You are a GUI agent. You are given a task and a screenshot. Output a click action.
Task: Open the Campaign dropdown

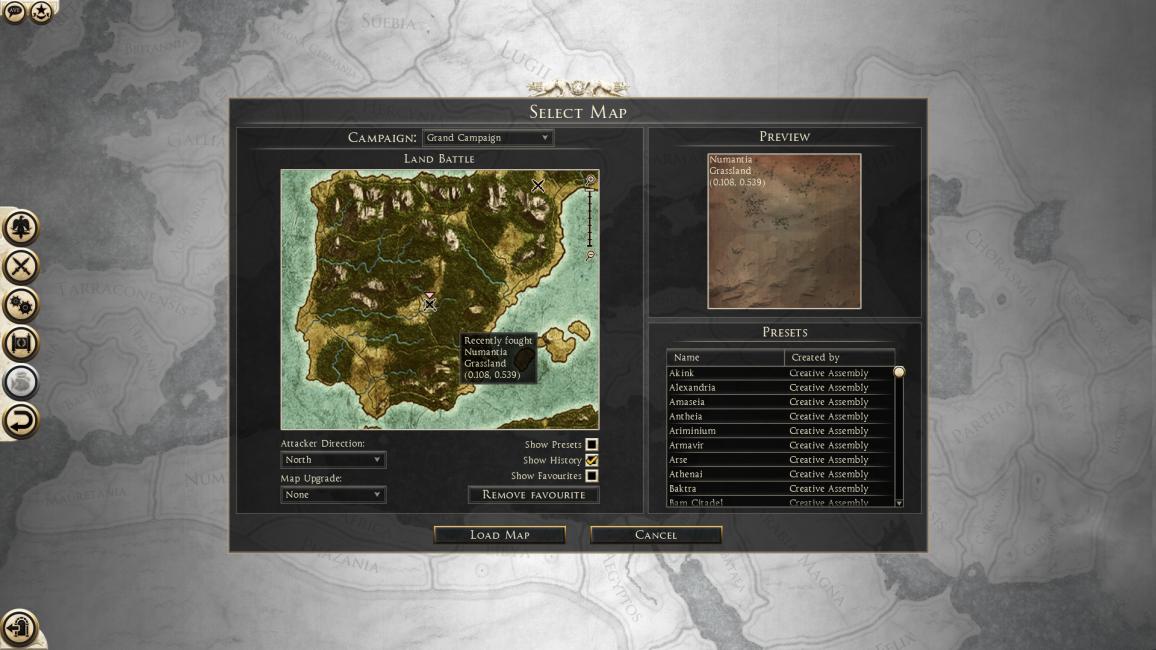point(488,138)
